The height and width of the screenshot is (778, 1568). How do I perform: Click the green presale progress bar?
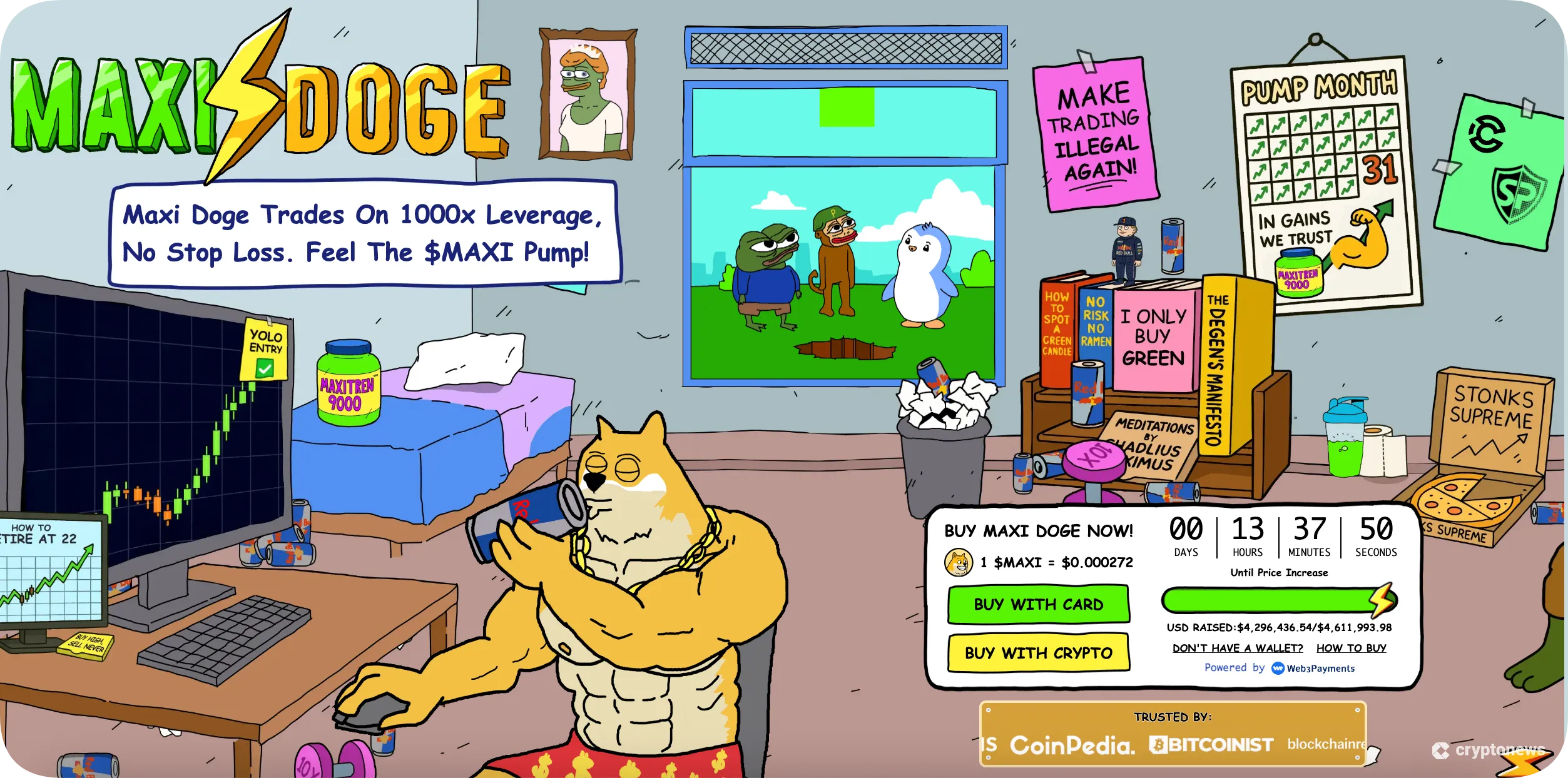1270,599
